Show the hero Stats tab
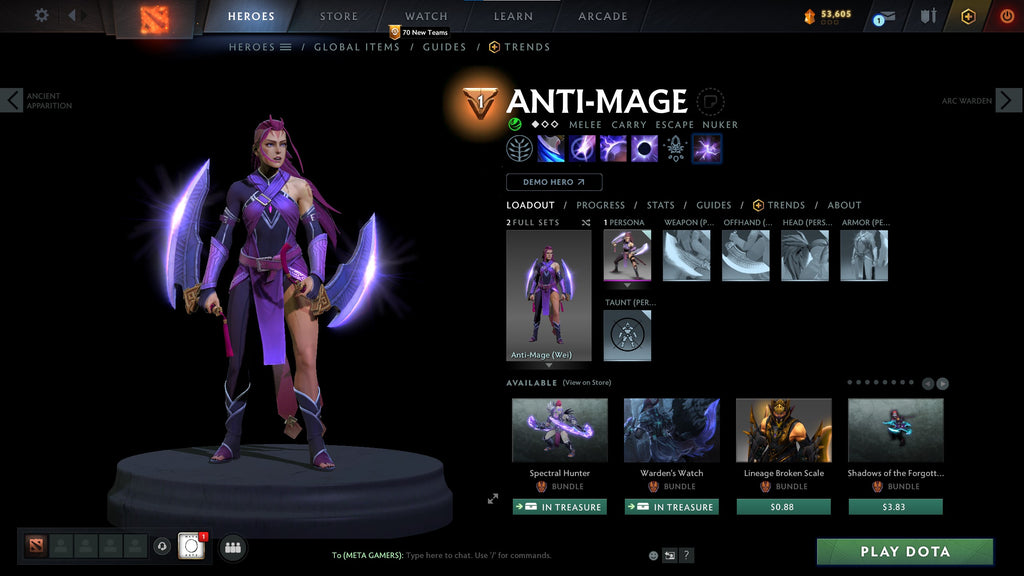Image resolution: width=1024 pixels, height=576 pixels. pos(660,205)
